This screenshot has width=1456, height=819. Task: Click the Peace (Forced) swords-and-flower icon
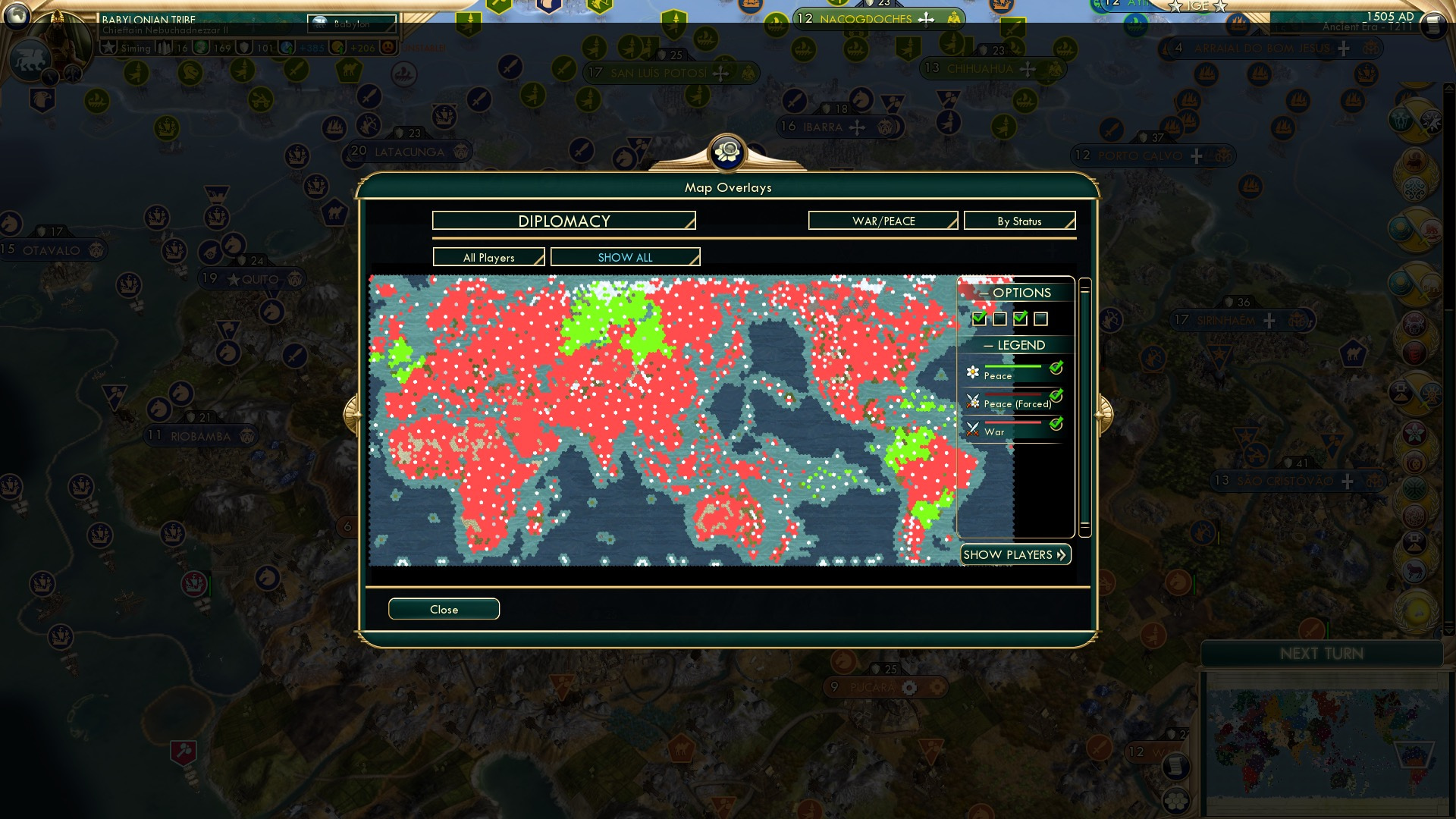[973, 399]
